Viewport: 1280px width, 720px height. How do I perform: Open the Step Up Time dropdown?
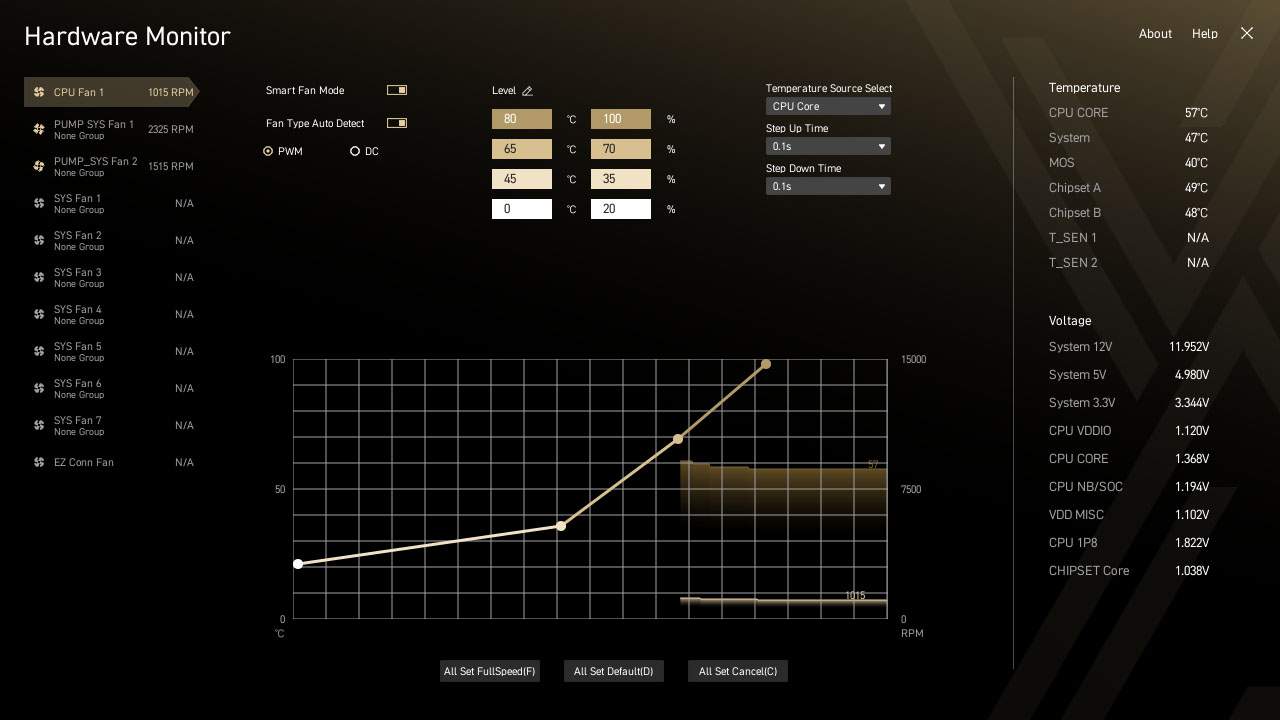click(x=828, y=146)
